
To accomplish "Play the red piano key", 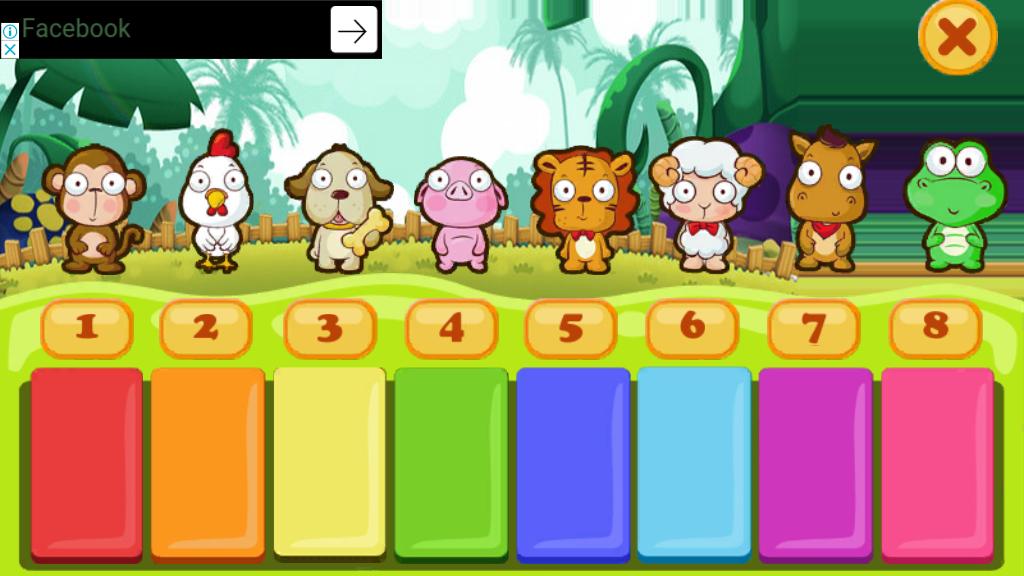I will click(x=87, y=460).
